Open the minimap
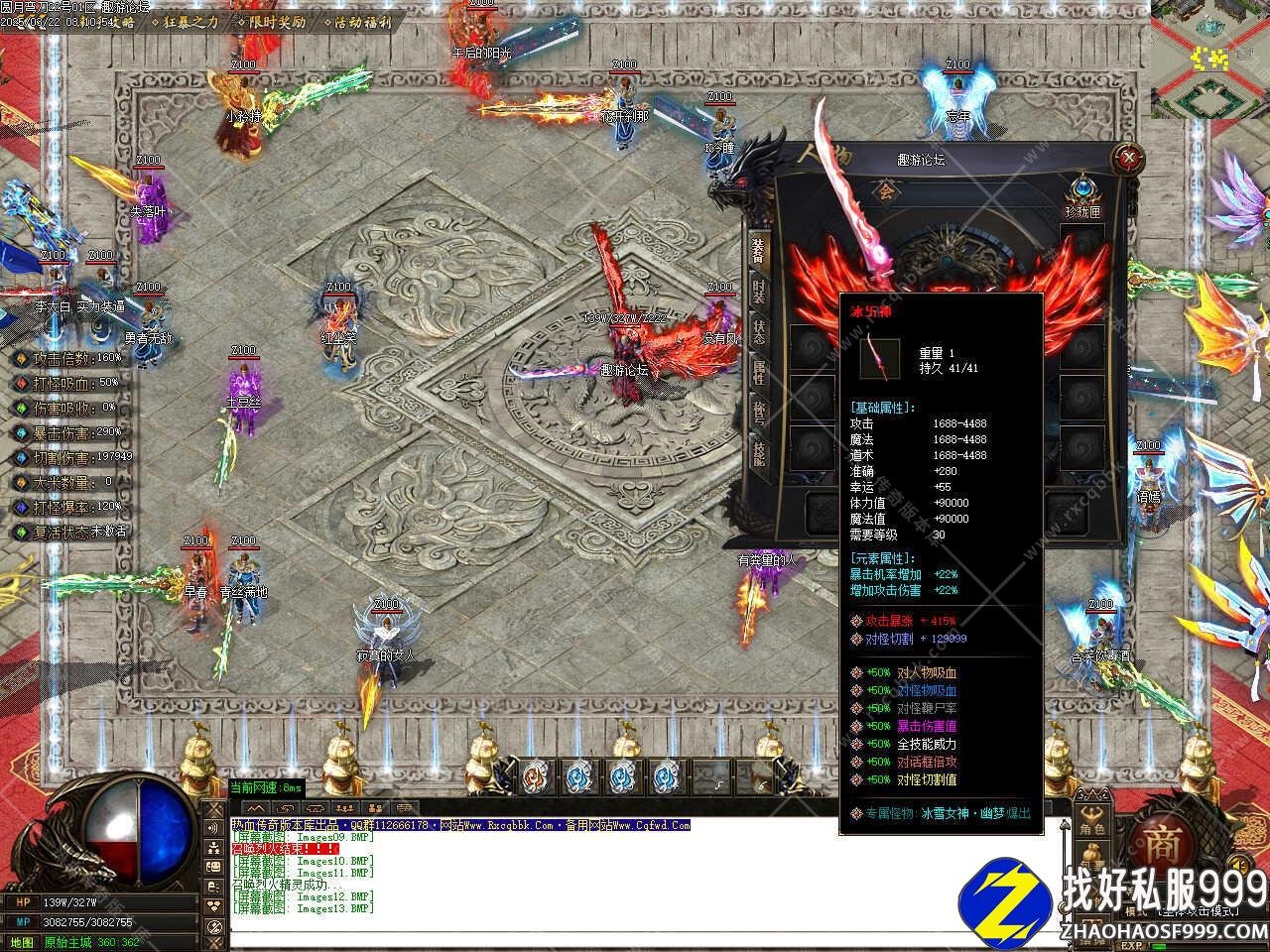Viewport: 1270px width, 952px height. [x=1209, y=58]
